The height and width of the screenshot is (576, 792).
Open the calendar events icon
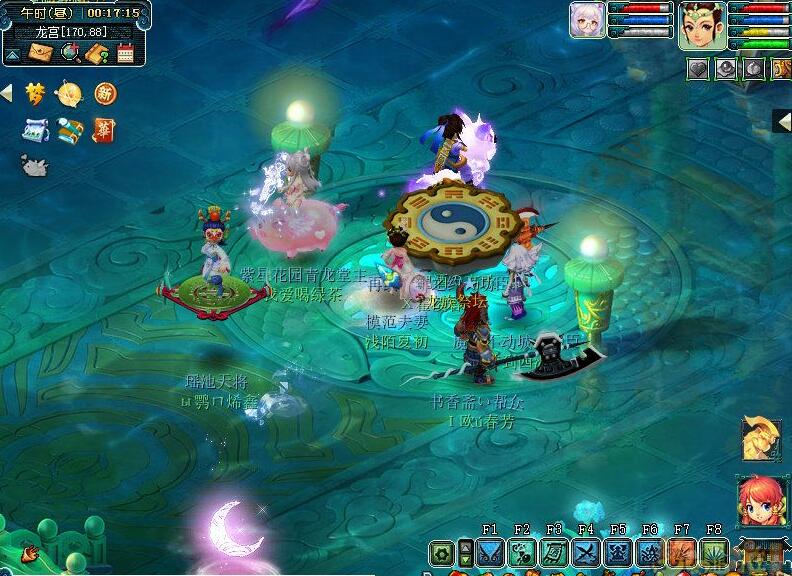coord(126,53)
